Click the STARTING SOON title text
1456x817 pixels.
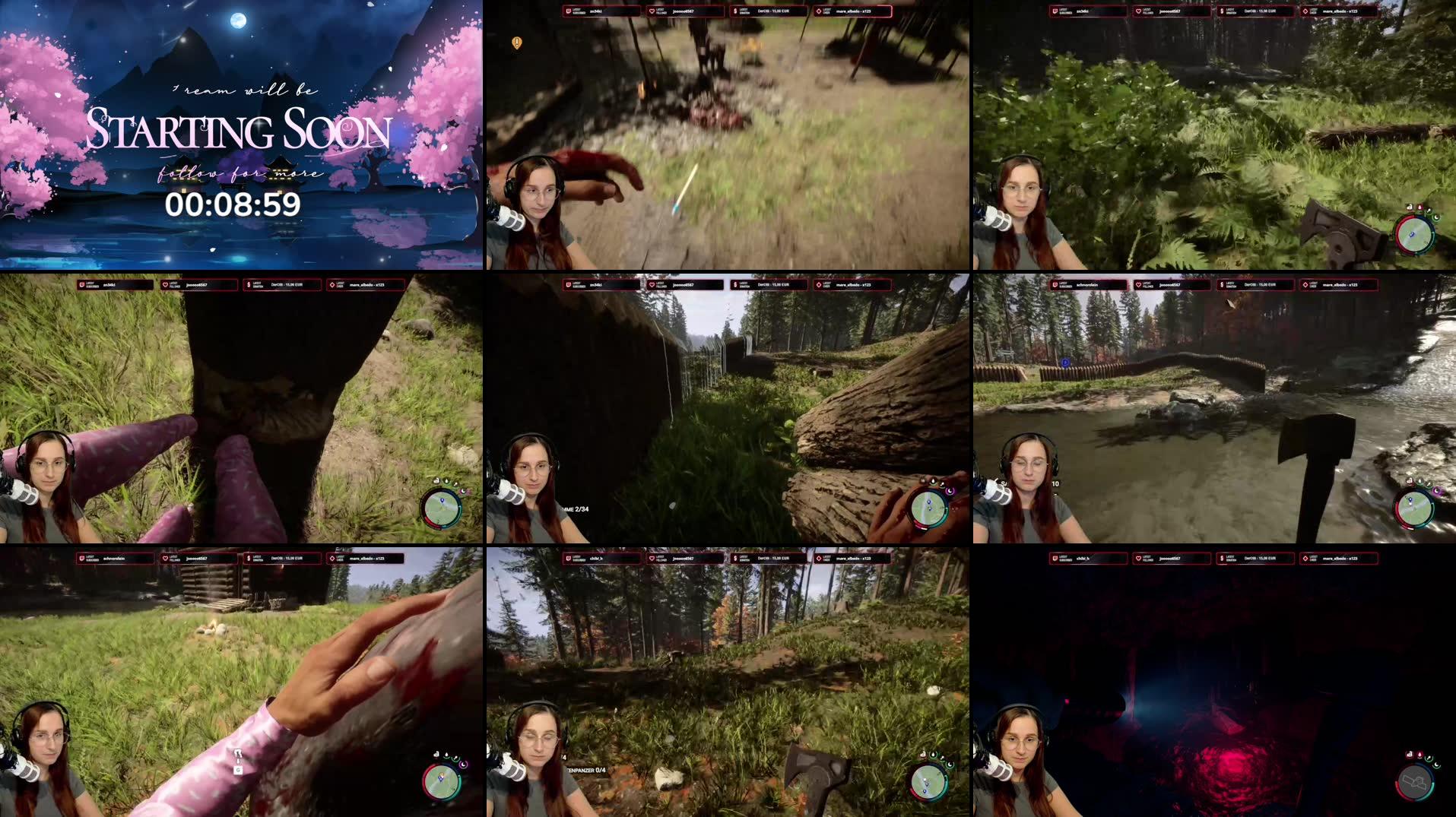point(238,131)
